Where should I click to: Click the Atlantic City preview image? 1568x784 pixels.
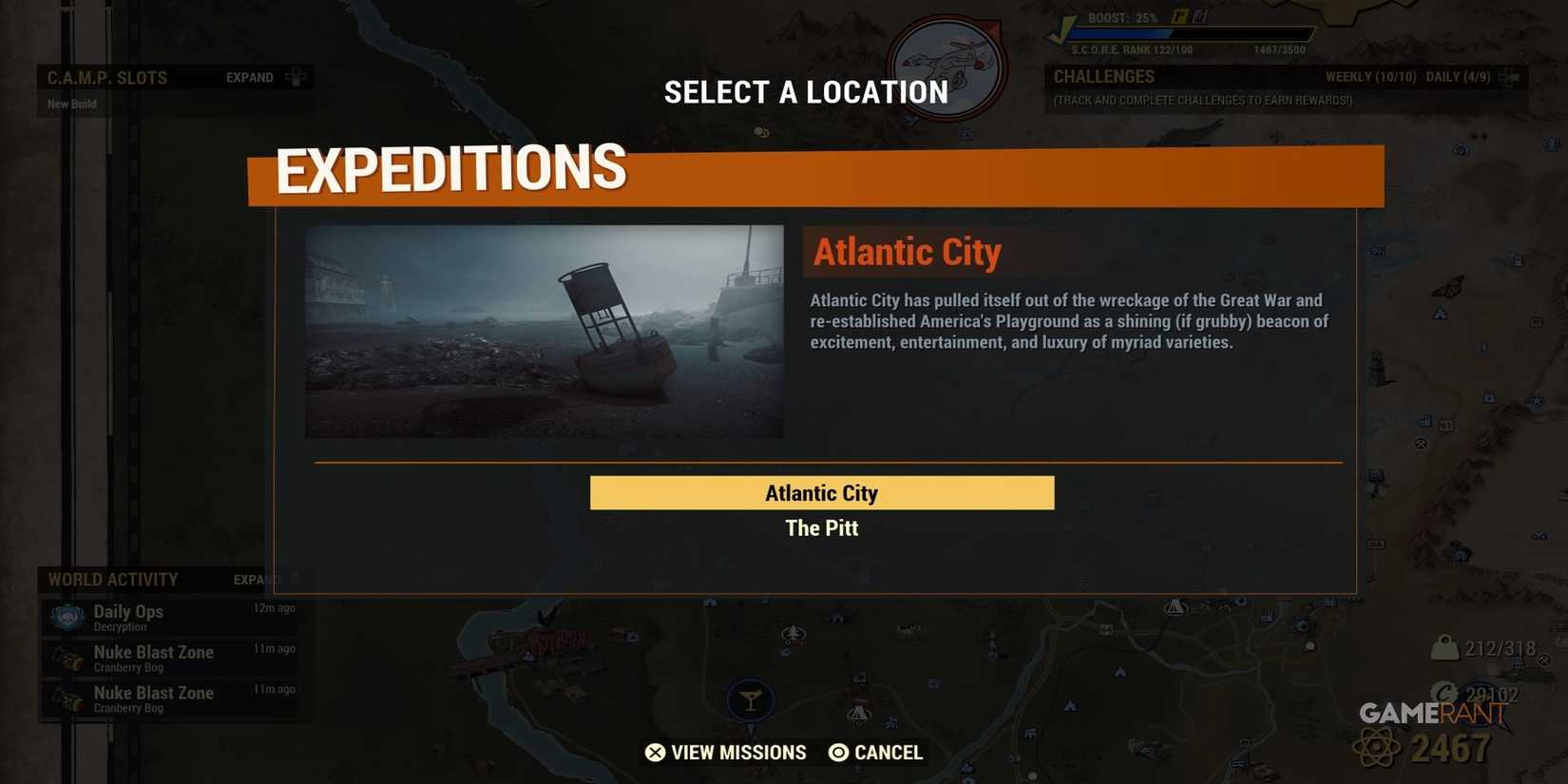[544, 331]
